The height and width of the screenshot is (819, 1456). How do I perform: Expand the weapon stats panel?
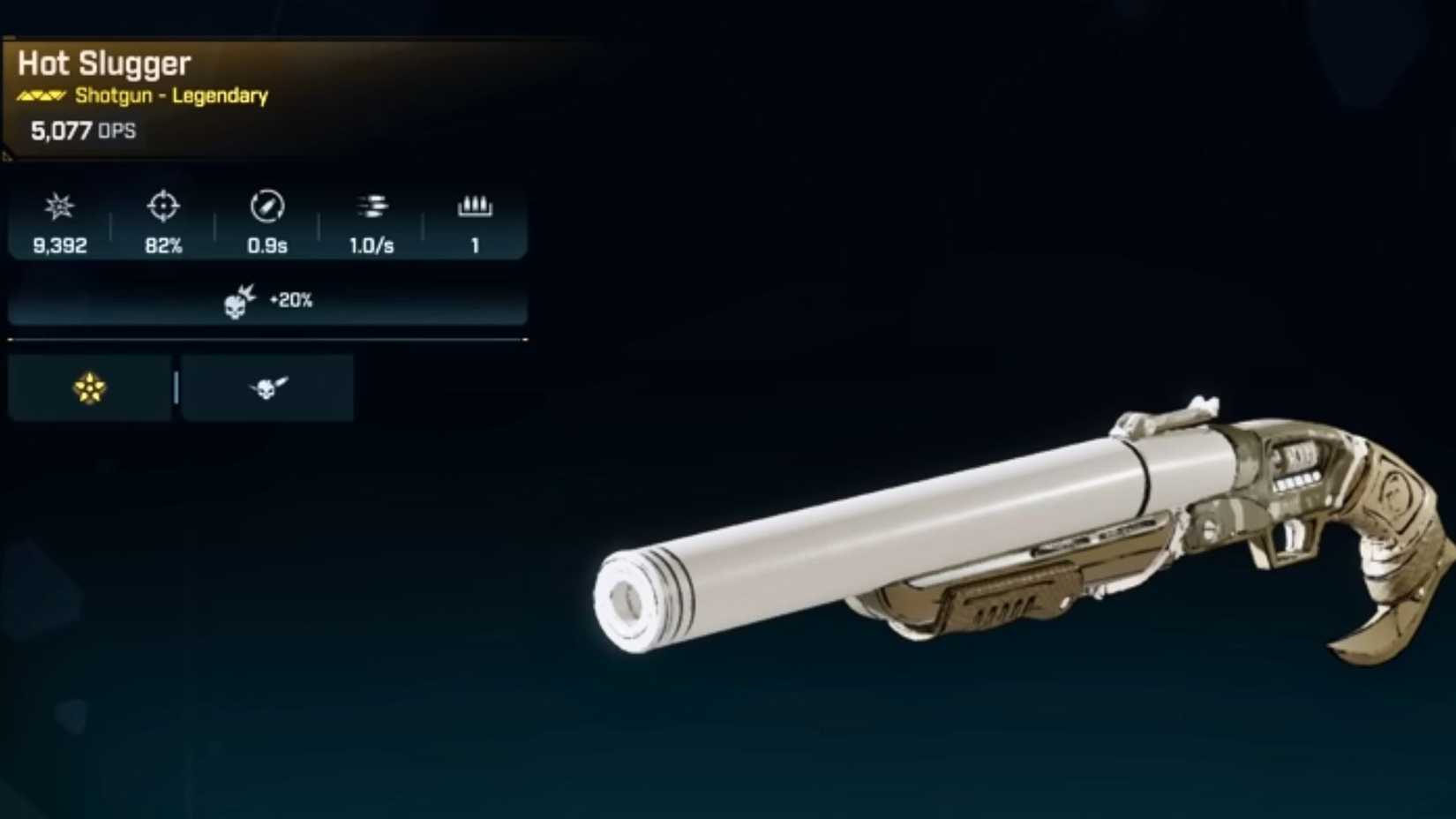(x=265, y=222)
